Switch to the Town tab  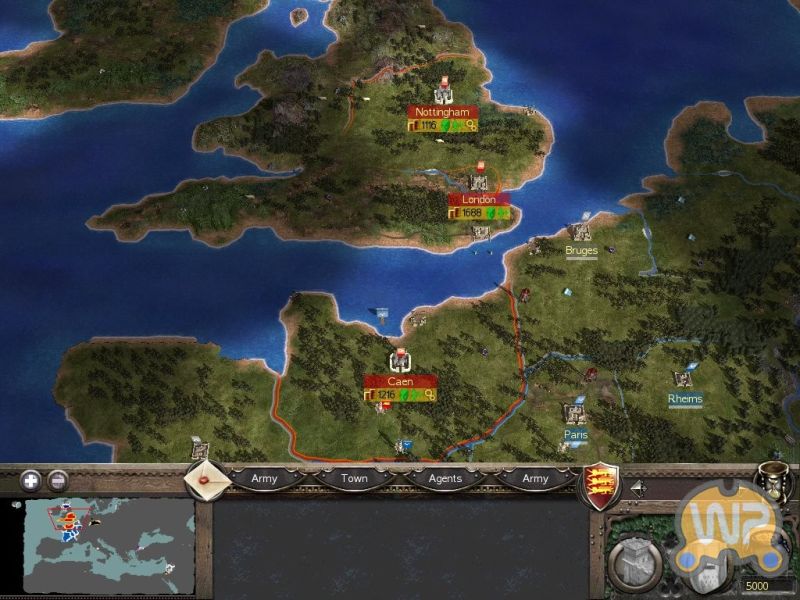coord(354,479)
